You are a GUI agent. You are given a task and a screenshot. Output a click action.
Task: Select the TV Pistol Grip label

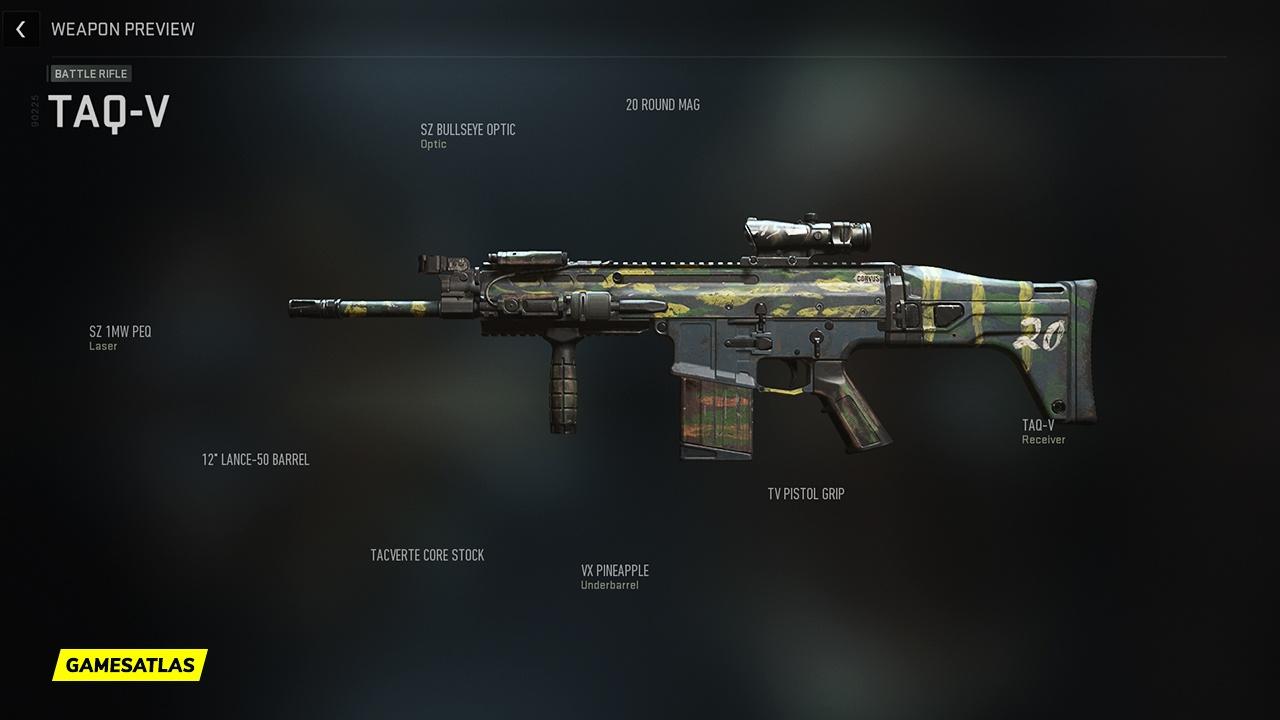pos(806,494)
